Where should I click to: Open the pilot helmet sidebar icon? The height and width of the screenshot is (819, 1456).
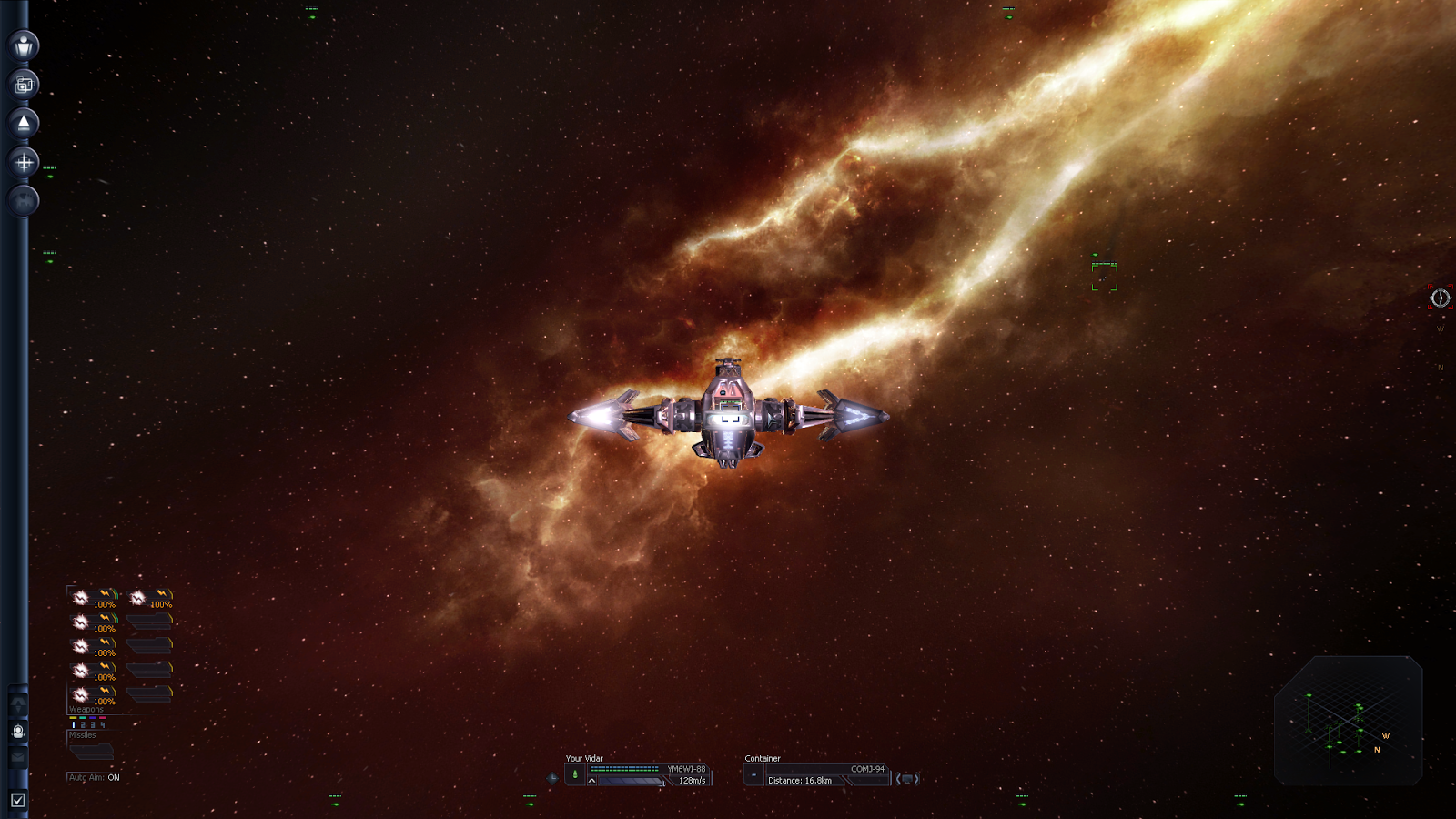tap(17, 731)
